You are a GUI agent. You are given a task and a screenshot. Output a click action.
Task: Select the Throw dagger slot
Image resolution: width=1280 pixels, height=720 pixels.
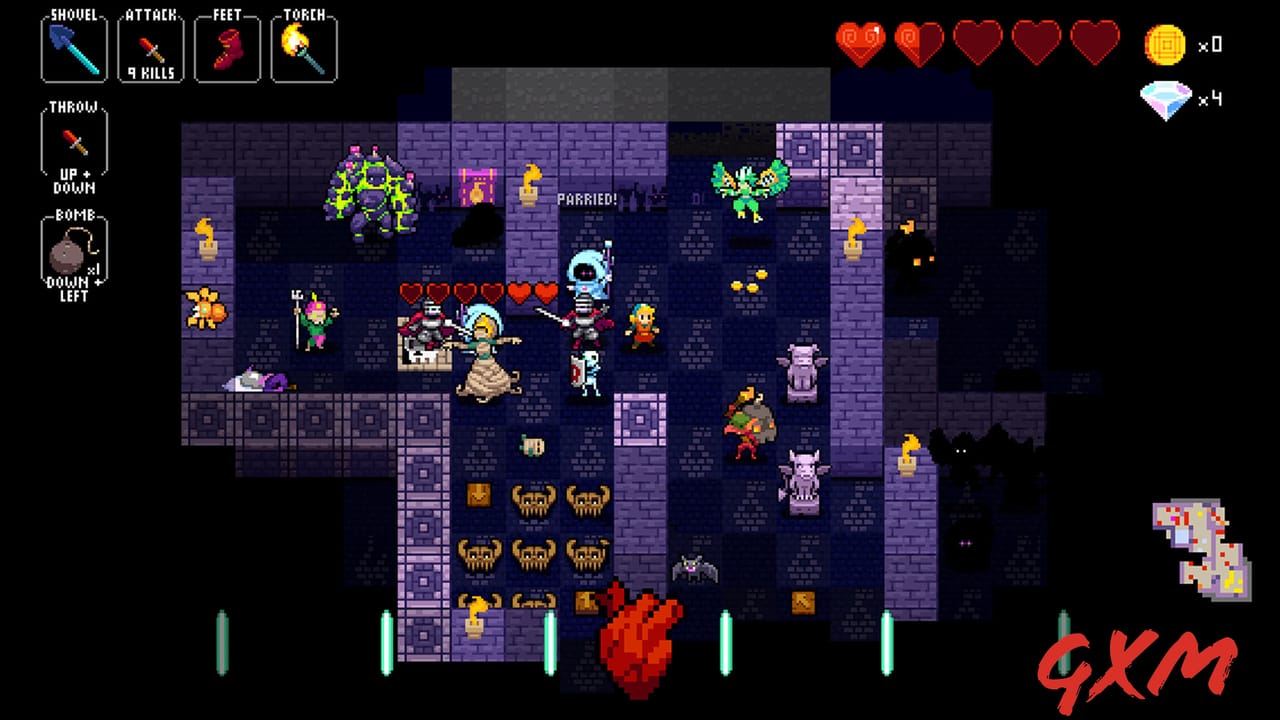coord(73,142)
